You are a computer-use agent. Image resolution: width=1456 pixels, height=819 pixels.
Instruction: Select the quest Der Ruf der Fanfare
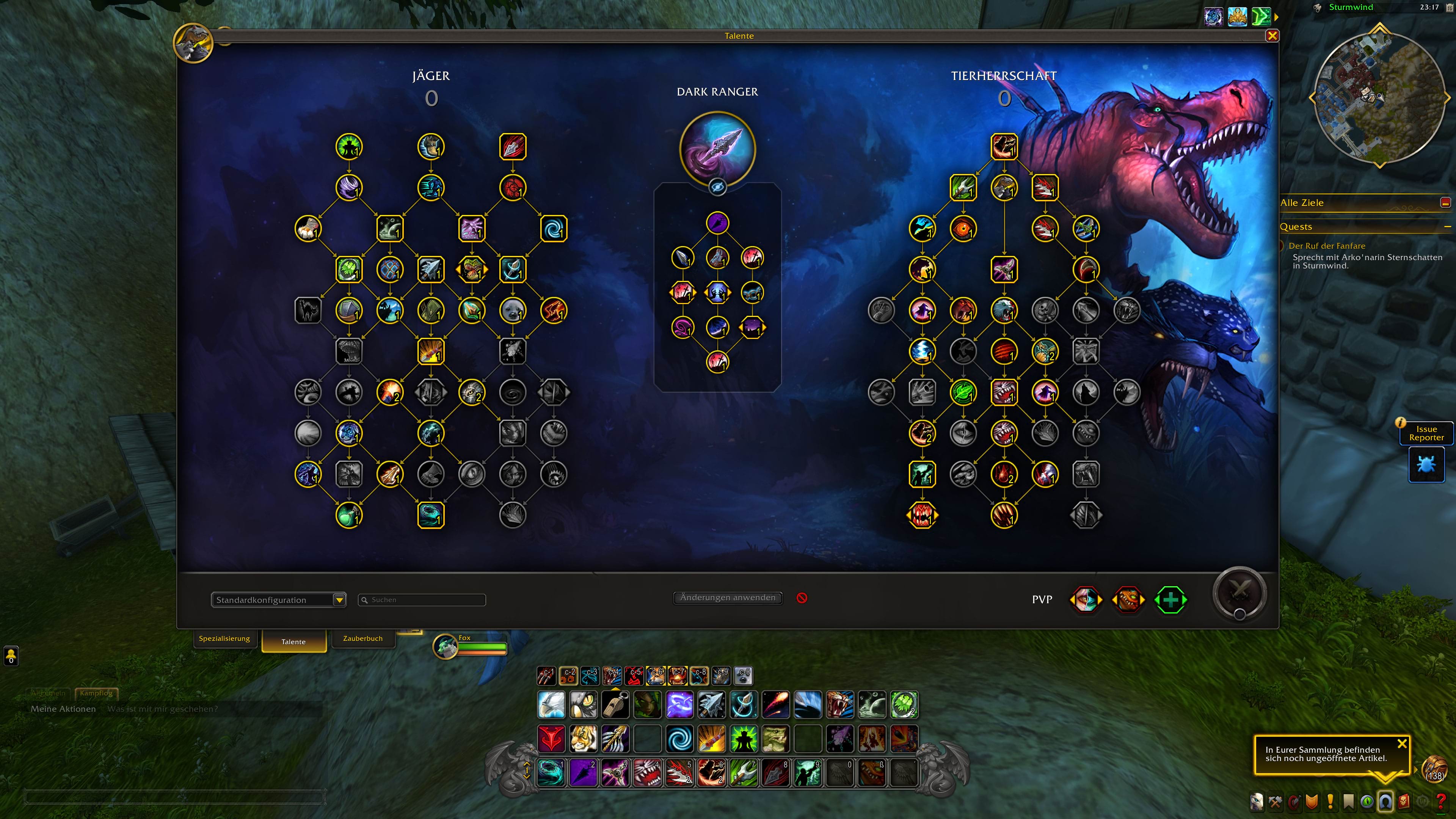pyautogui.click(x=1326, y=246)
